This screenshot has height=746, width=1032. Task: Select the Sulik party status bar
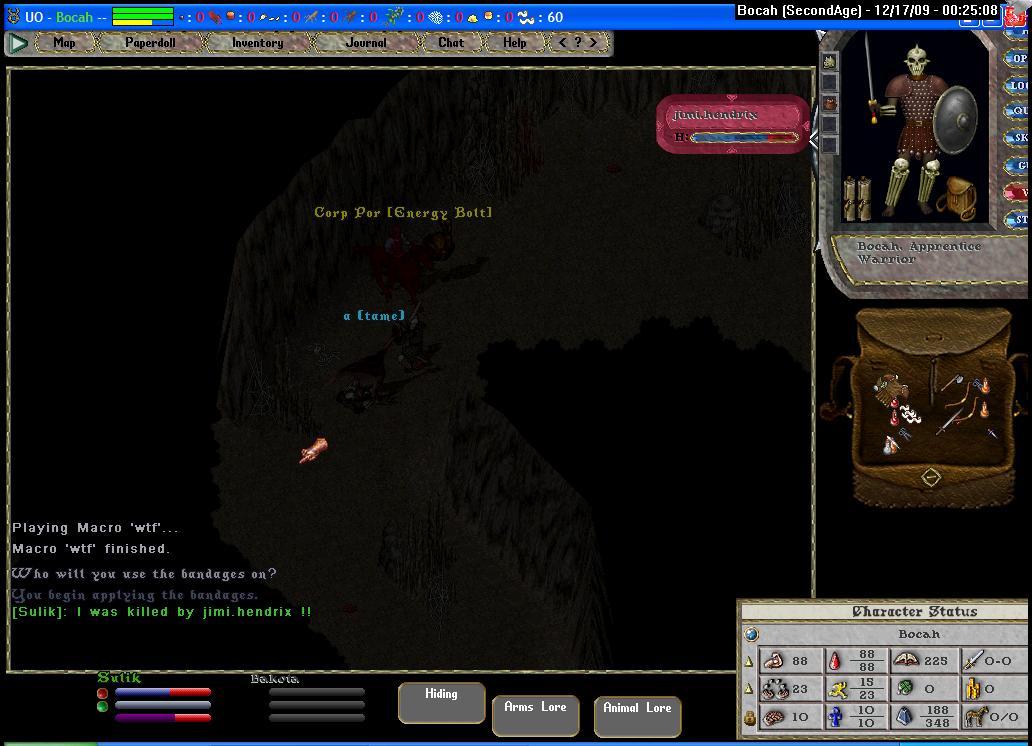155,698
